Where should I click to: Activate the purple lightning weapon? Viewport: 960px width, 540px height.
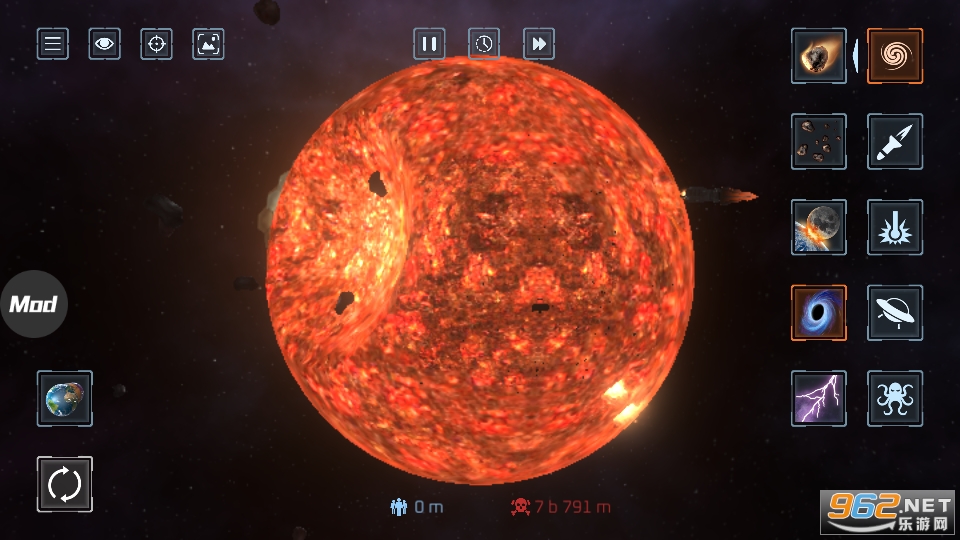click(819, 398)
